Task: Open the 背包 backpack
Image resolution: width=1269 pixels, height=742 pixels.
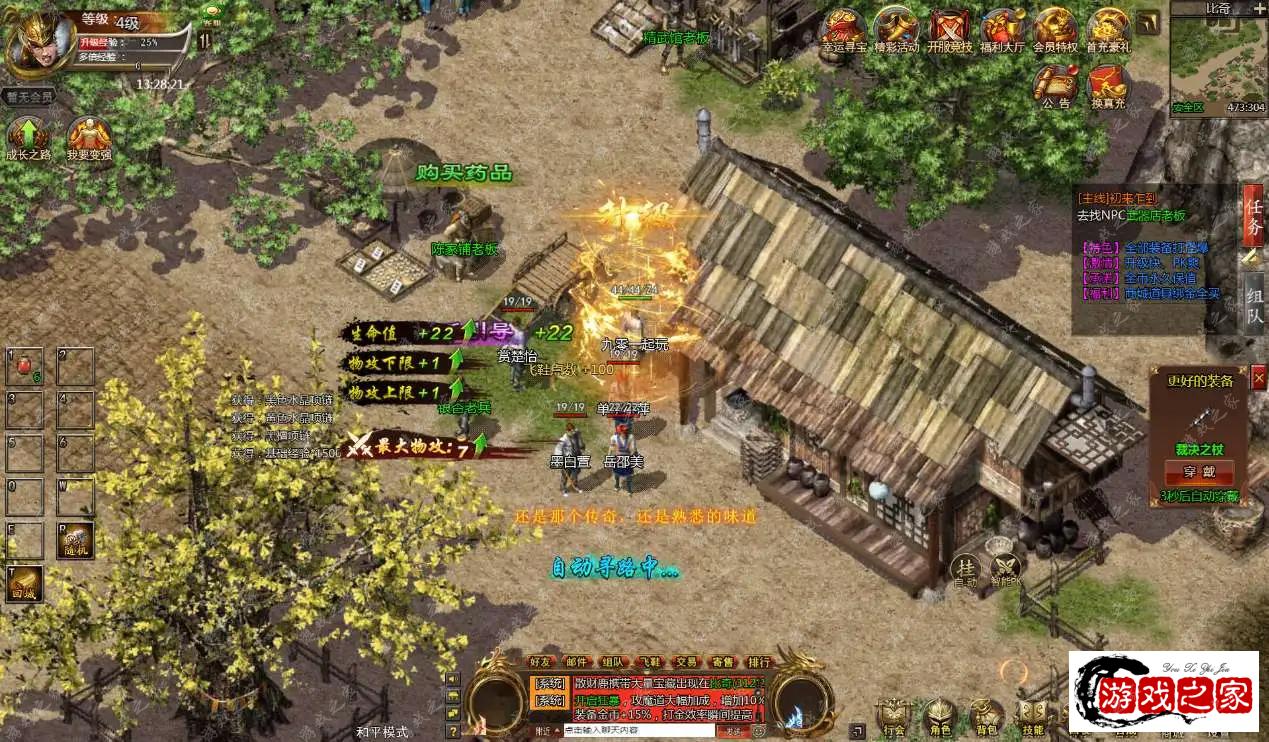Action: point(986,716)
